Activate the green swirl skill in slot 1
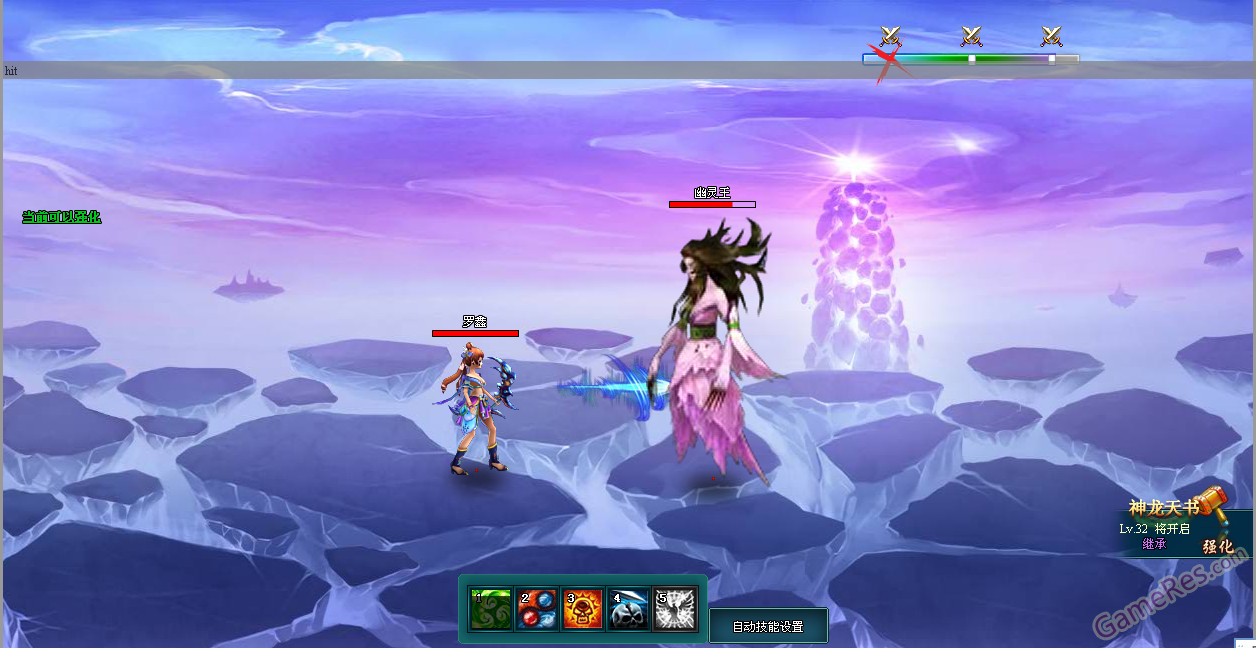 491,609
